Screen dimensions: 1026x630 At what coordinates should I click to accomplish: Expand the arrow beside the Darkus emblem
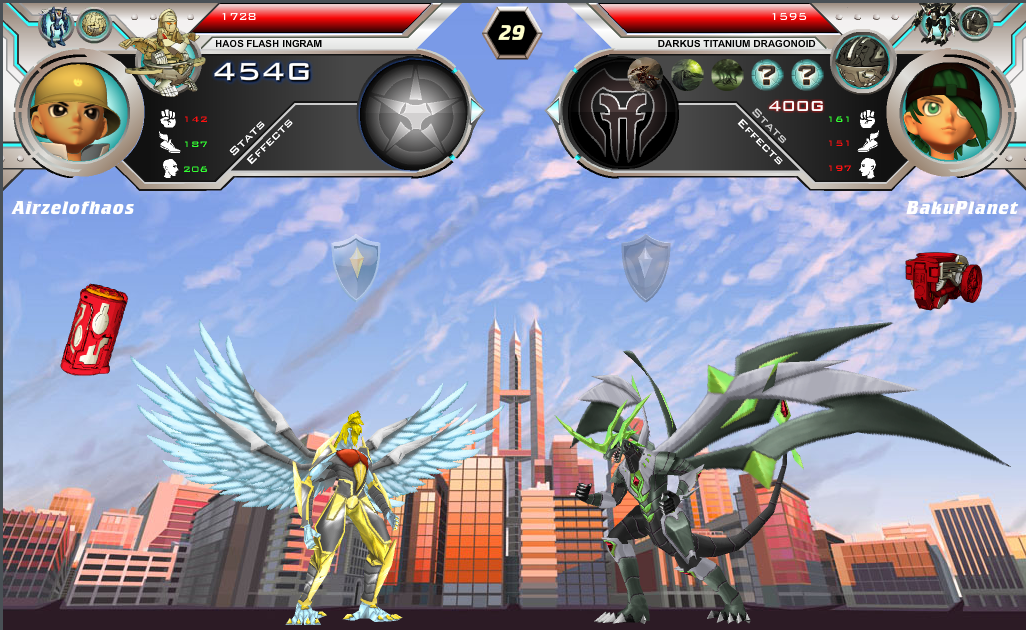[553, 112]
